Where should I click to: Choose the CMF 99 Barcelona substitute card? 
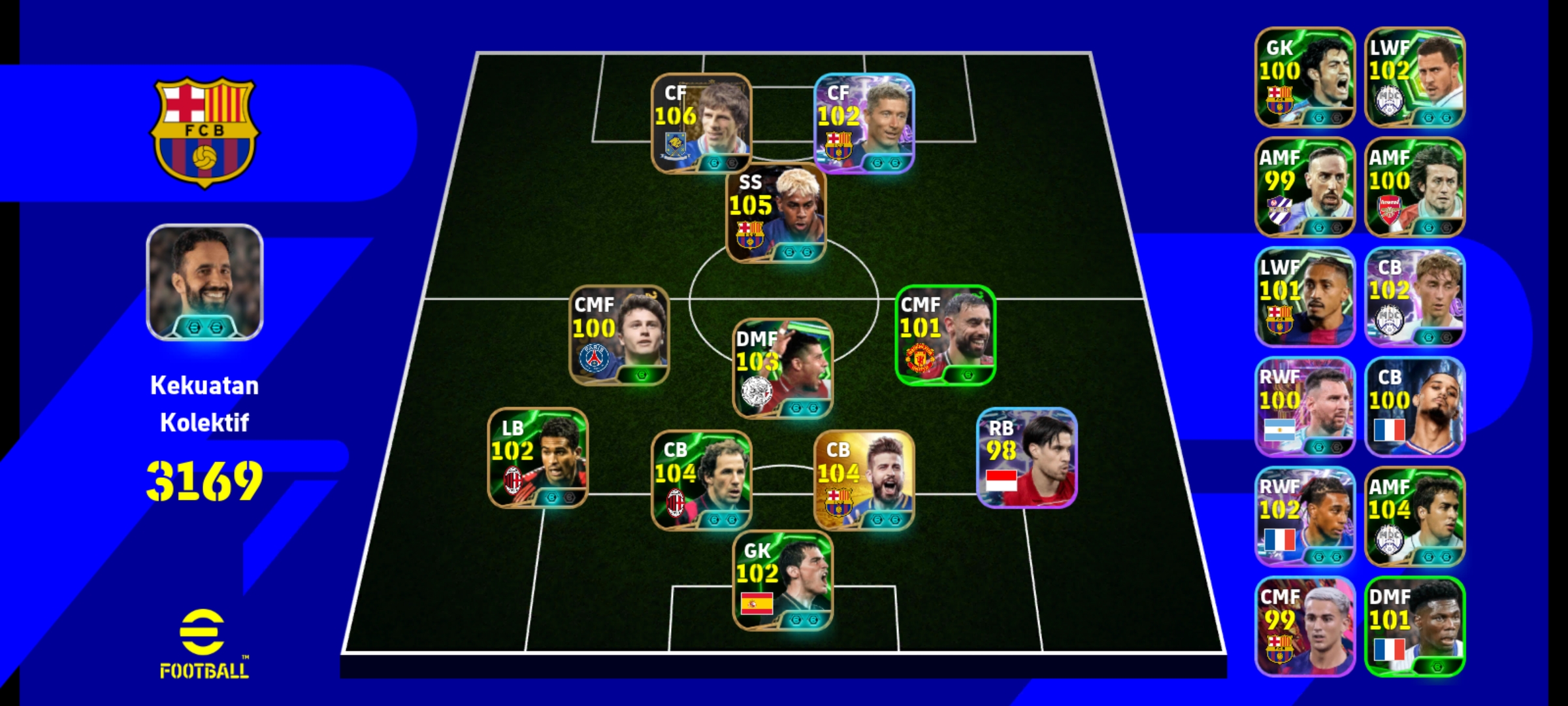point(1305,626)
